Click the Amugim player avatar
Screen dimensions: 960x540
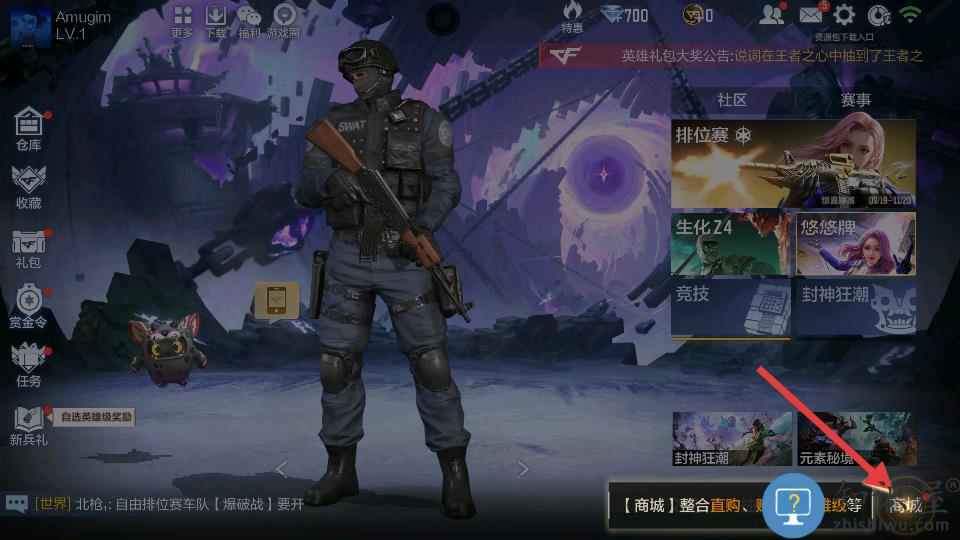(30, 25)
